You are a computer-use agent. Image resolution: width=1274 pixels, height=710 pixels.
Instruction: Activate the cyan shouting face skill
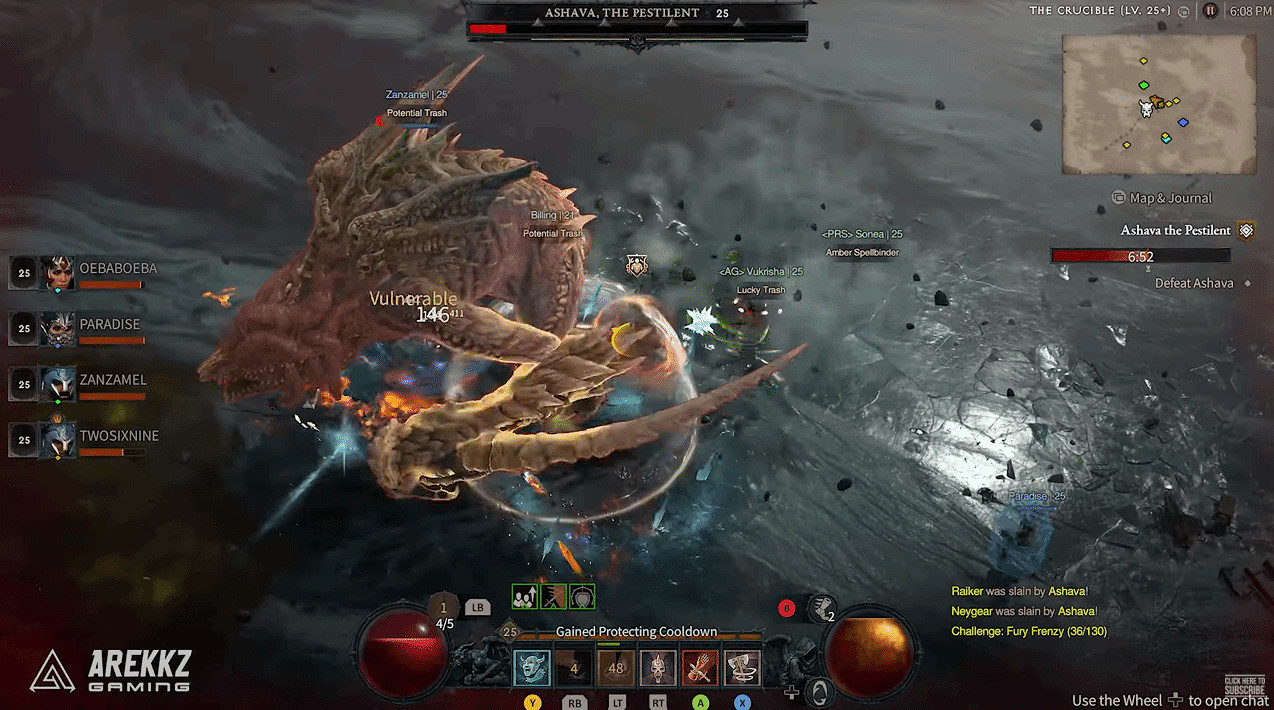click(x=532, y=668)
